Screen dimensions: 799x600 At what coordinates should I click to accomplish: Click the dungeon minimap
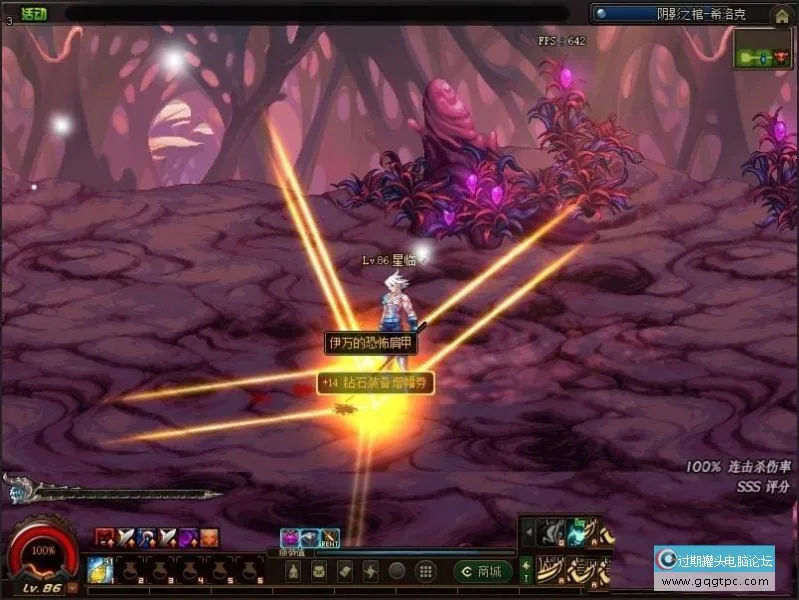click(x=763, y=49)
